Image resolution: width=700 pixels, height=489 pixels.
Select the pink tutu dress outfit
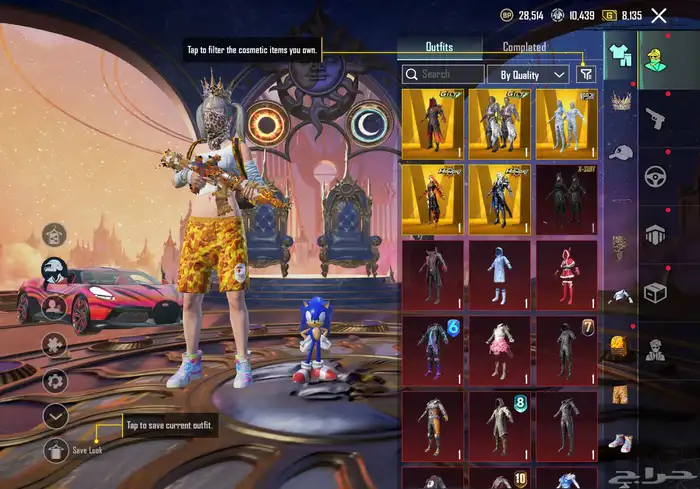point(499,350)
